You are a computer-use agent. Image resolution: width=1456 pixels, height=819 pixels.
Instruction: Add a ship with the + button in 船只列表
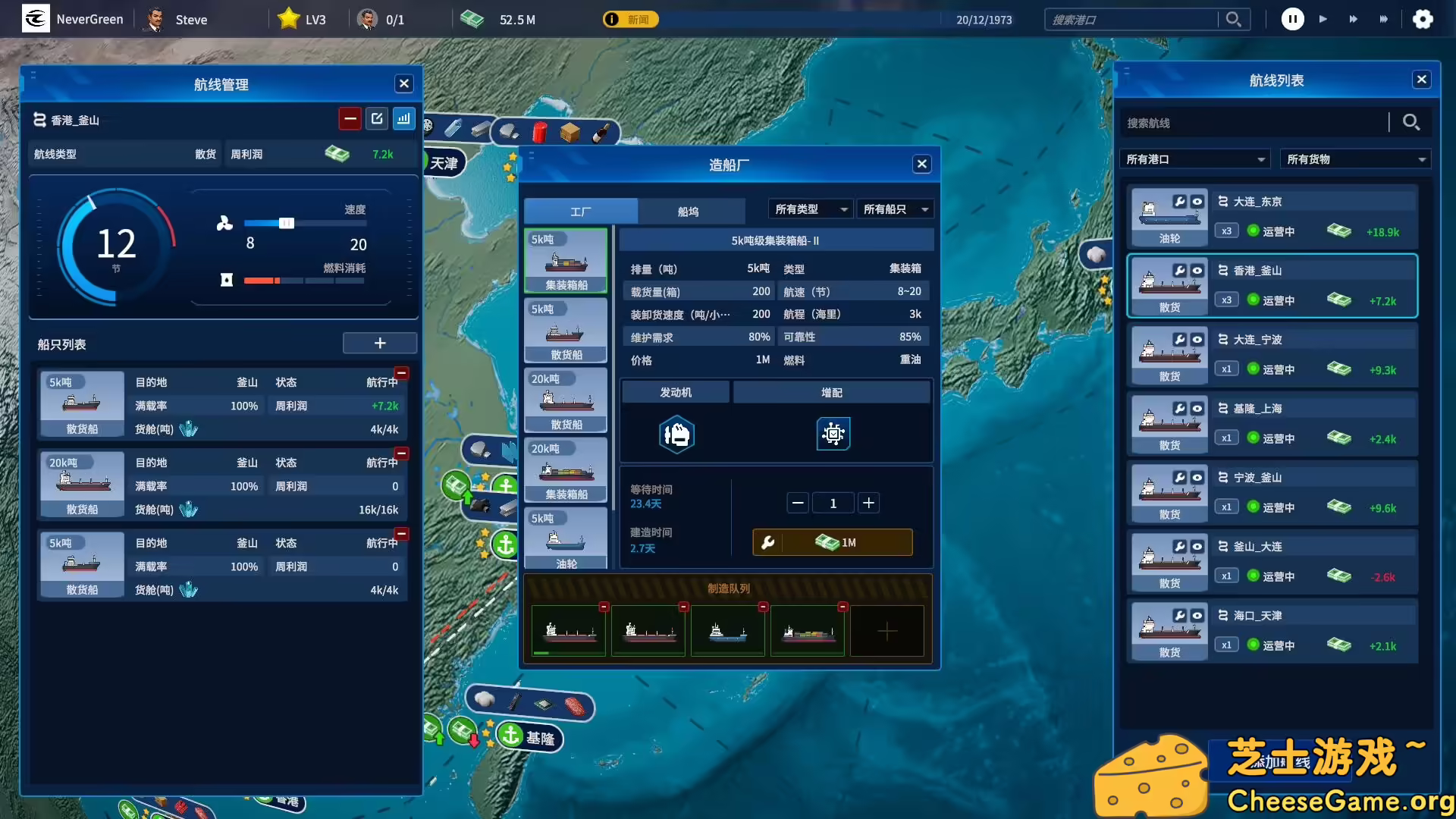click(x=380, y=343)
